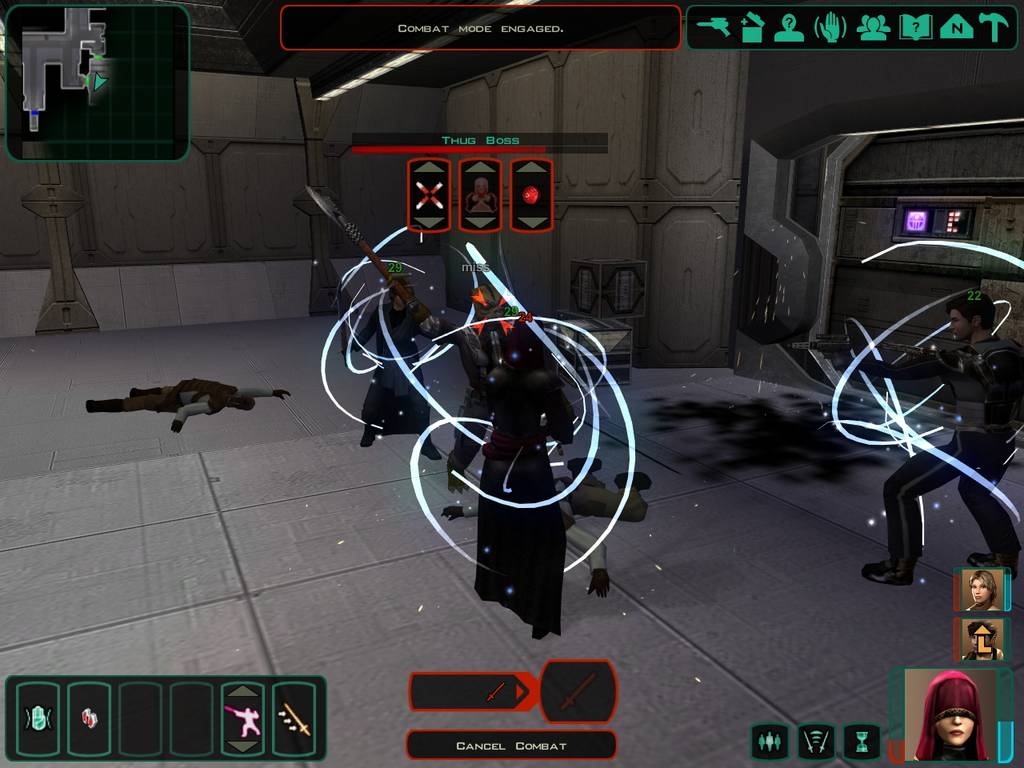
Task: Select the pink fighter combat stance slot
Action: (x=243, y=718)
